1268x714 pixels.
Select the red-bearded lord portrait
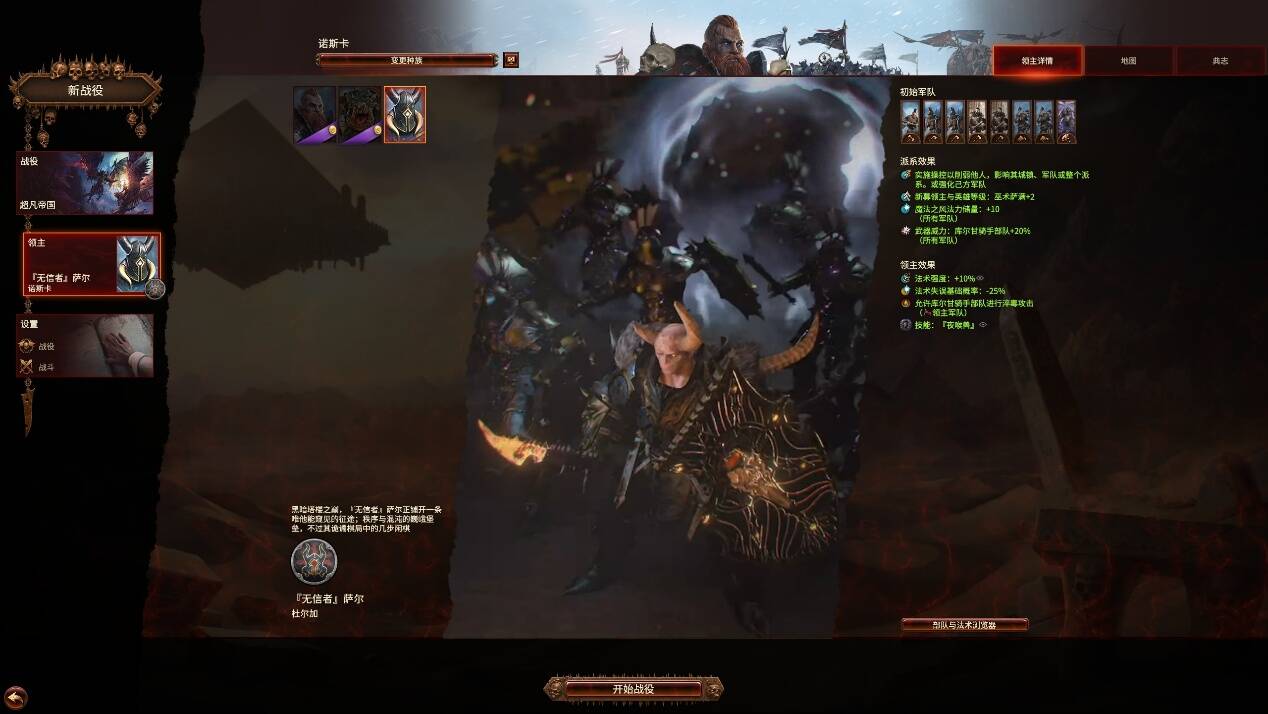click(x=314, y=114)
